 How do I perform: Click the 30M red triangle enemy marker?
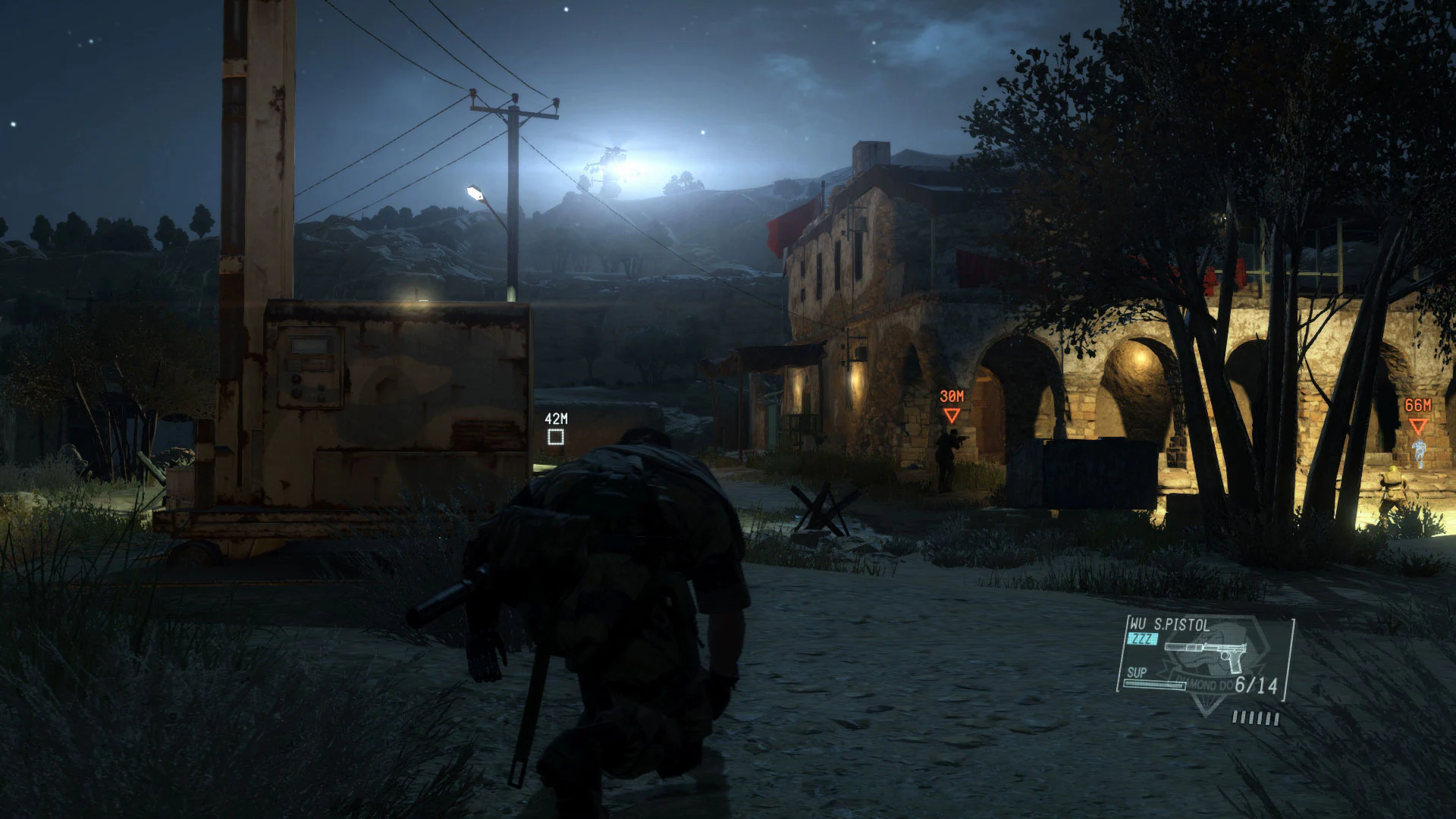(951, 416)
